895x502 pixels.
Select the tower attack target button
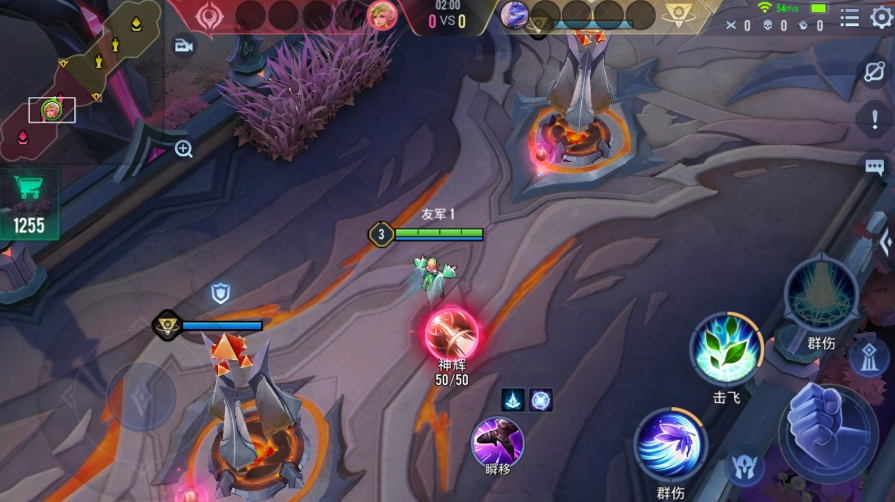tap(867, 357)
